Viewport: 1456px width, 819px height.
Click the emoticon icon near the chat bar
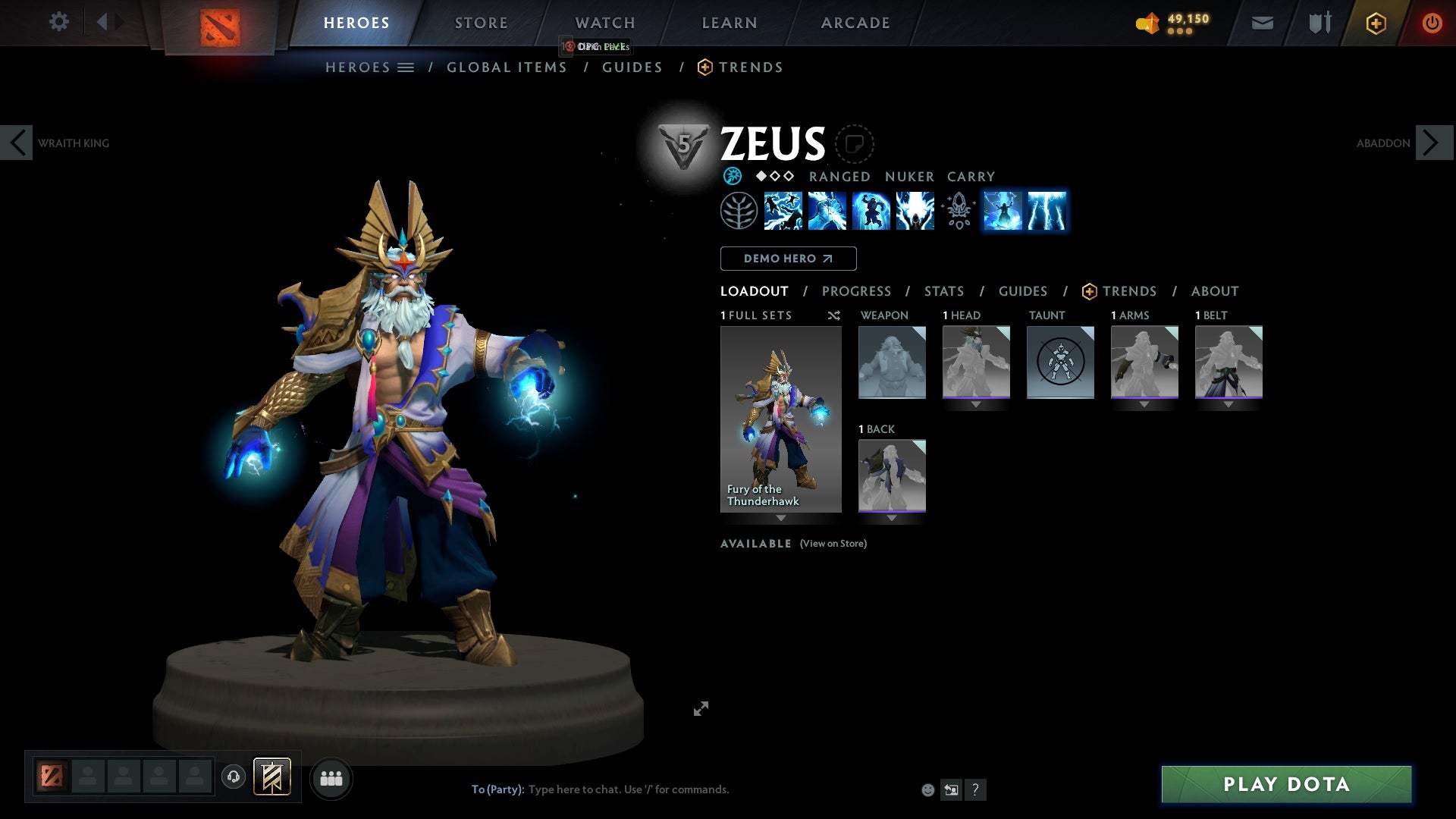click(x=927, y=789)
